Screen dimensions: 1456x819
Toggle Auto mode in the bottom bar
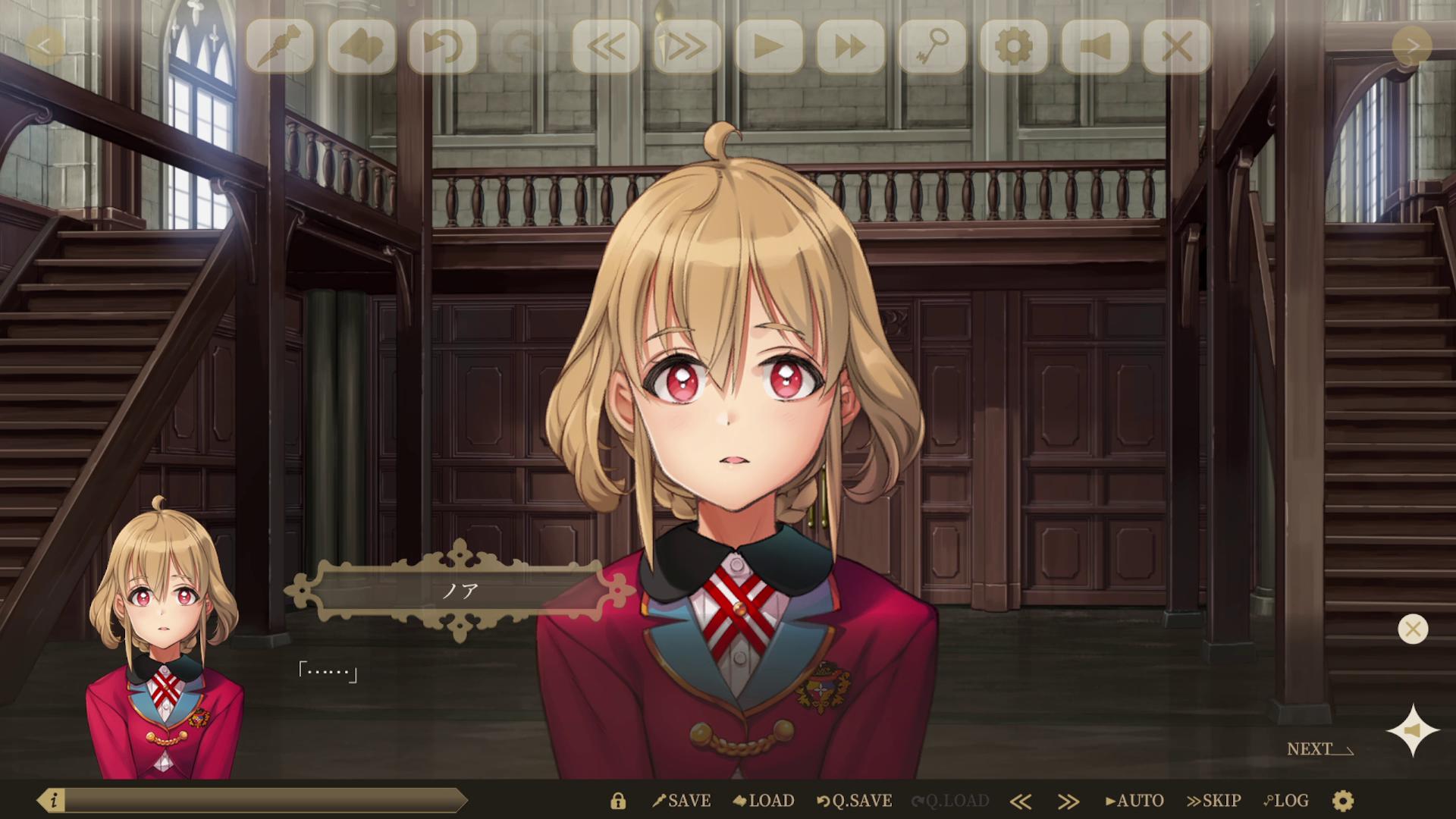1135,800
